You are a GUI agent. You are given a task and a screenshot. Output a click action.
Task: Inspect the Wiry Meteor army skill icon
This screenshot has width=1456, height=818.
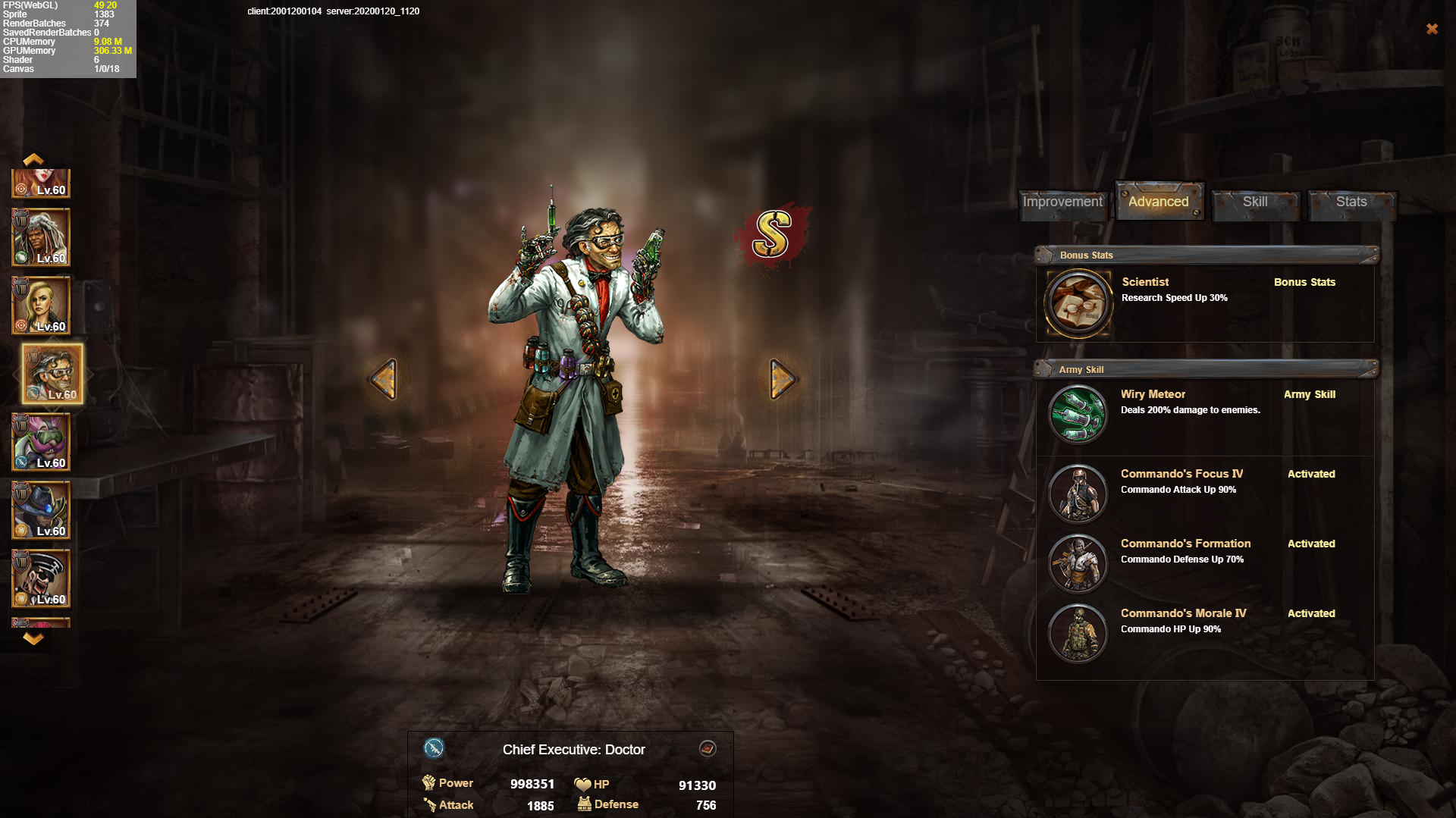(1078, 415)
